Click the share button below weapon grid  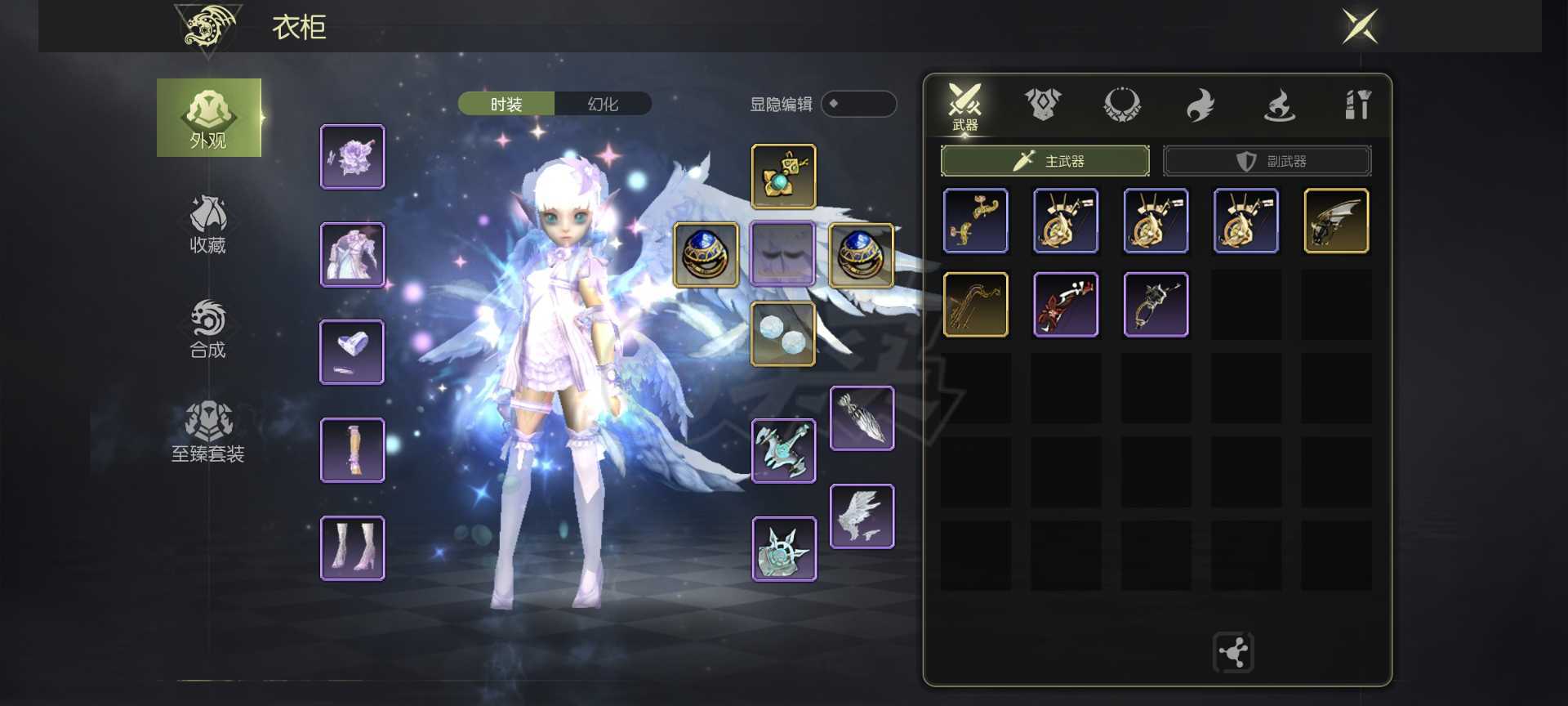click(x=1233, y=653)
